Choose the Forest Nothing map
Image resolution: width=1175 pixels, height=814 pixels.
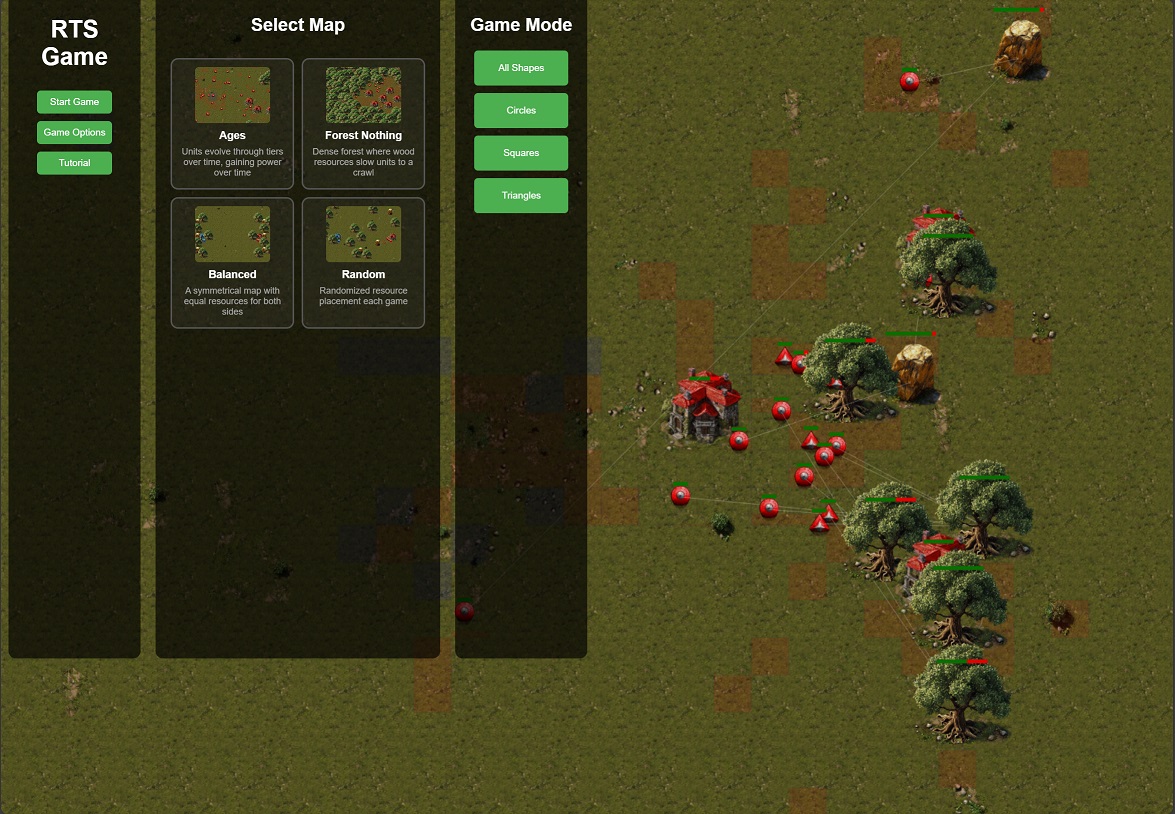point(363,123)
